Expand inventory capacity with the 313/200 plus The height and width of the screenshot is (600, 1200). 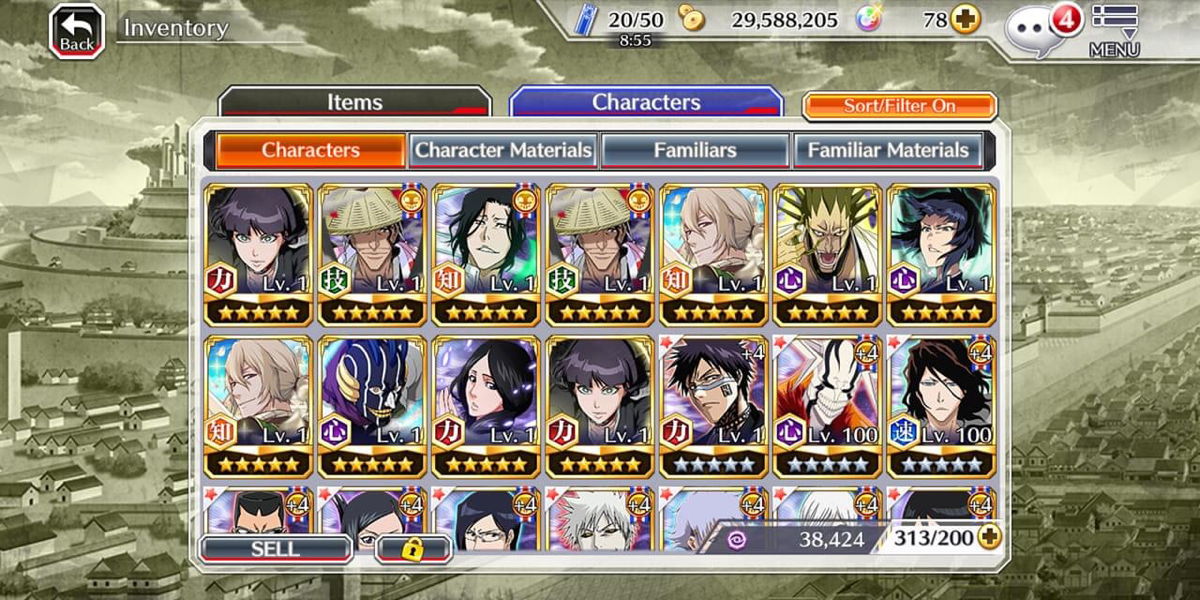(988, 538)
